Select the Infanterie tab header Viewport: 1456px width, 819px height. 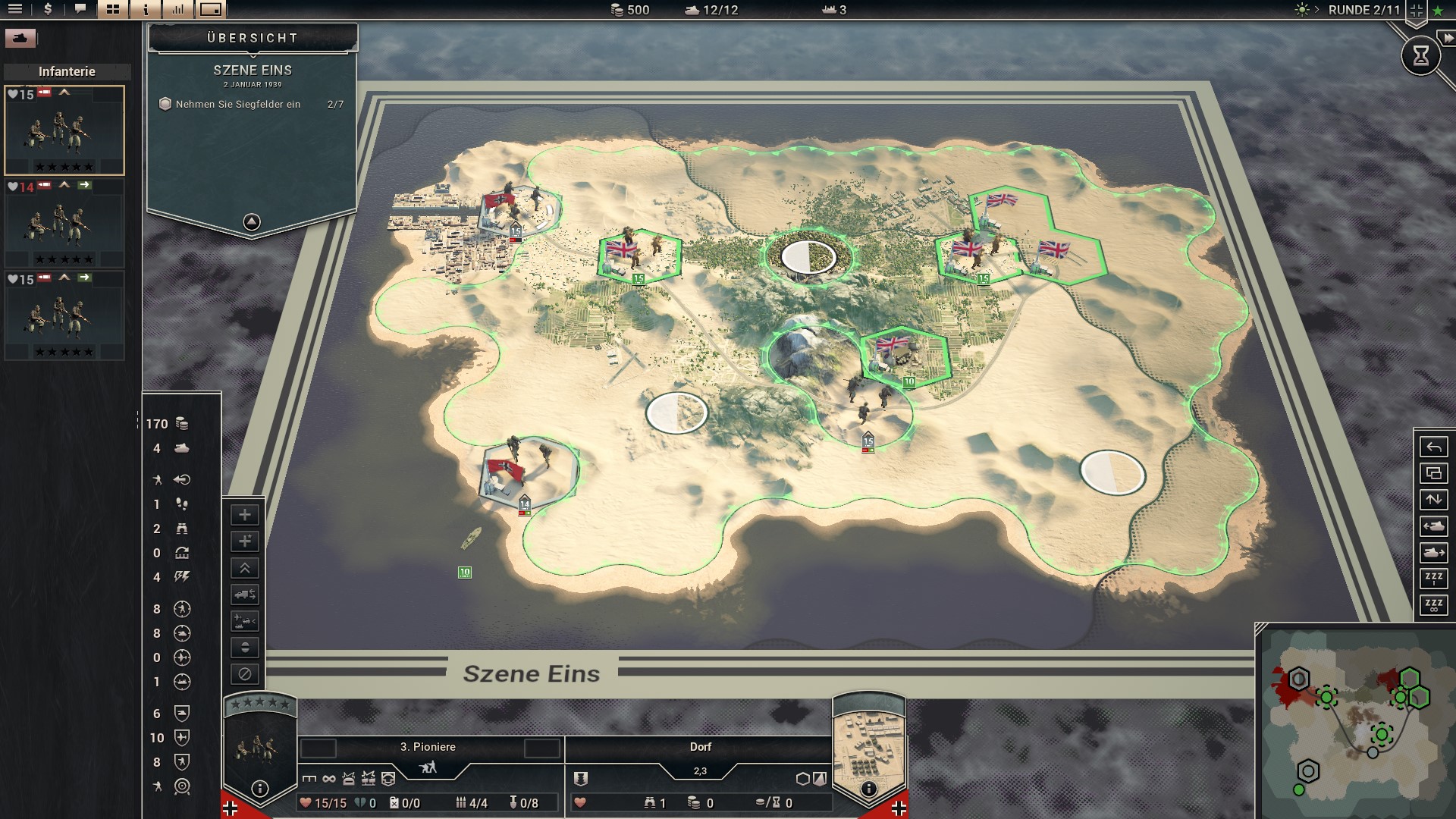67,72
